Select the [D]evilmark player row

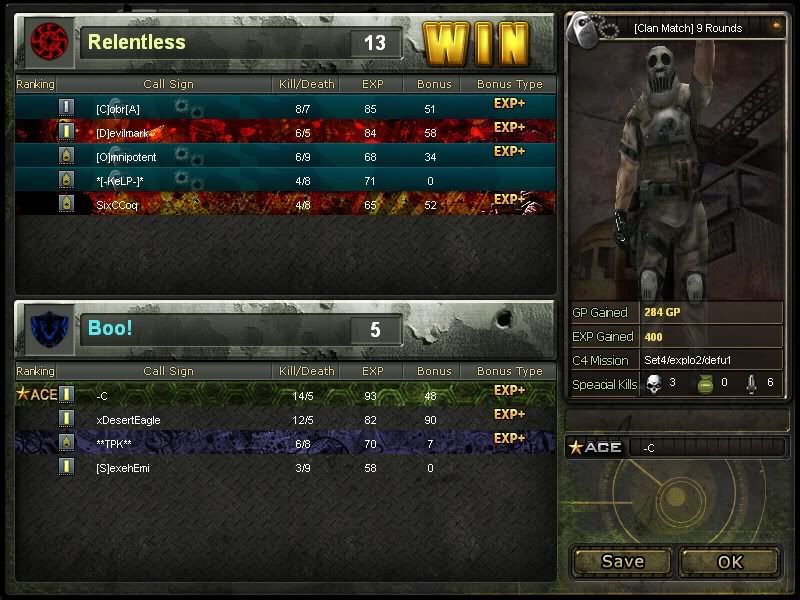[x=285, y=131]
